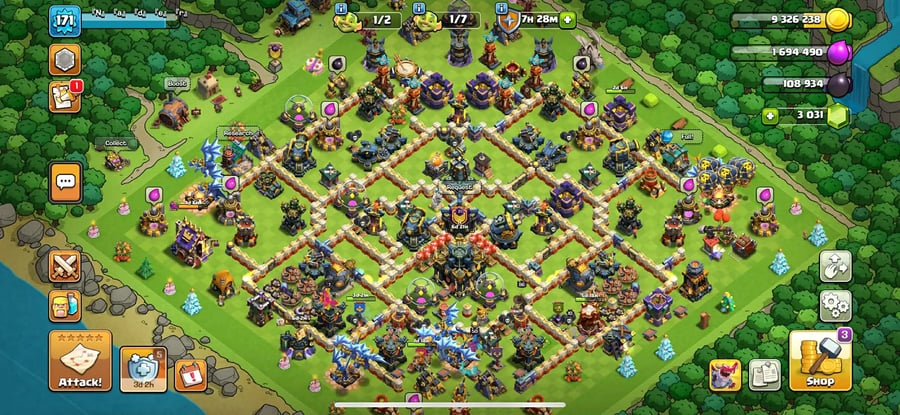Add shield time using the green plus
900x415 pixels.
pos(568,20)
